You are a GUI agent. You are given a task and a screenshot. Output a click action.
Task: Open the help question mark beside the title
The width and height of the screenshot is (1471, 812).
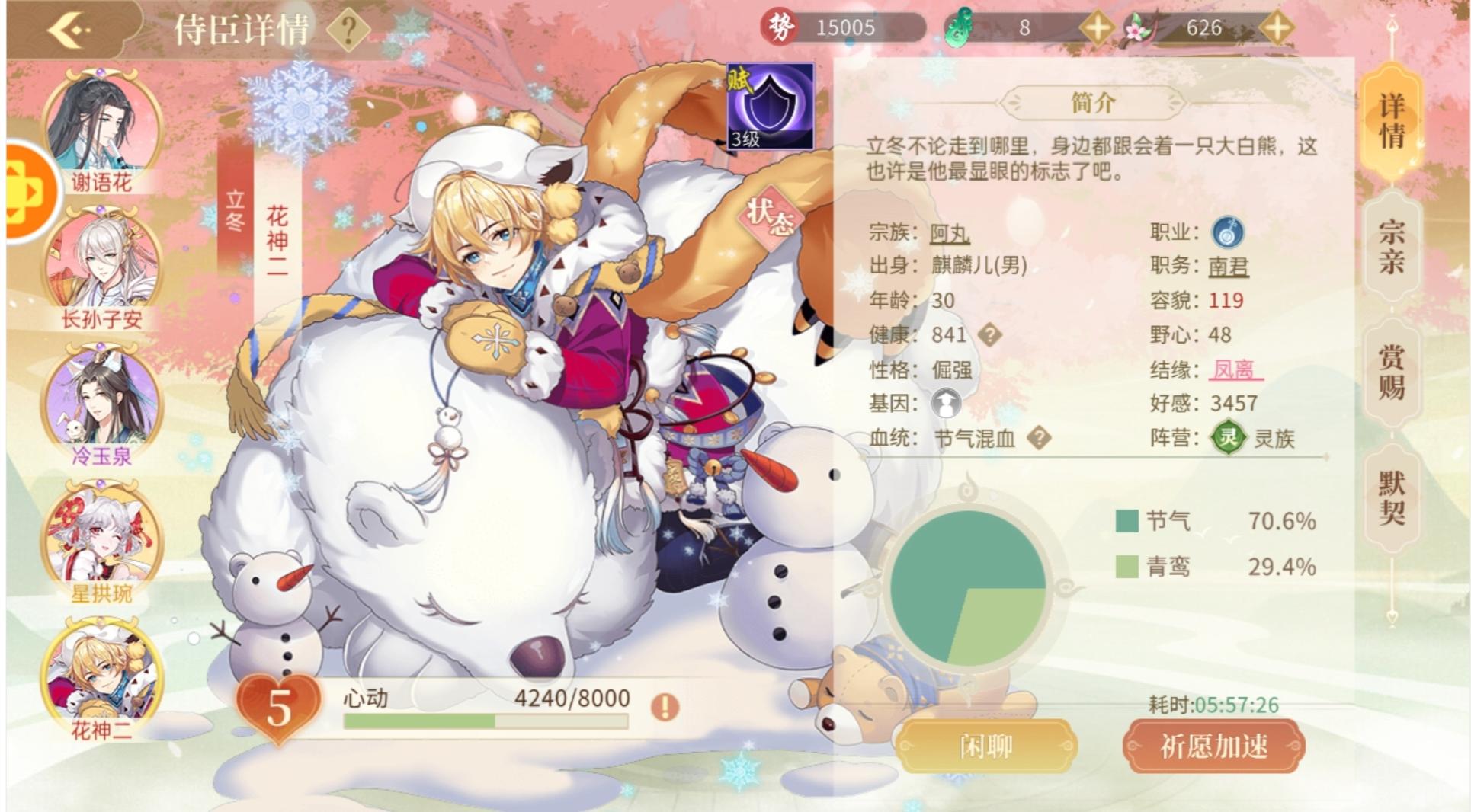[349, 29]
